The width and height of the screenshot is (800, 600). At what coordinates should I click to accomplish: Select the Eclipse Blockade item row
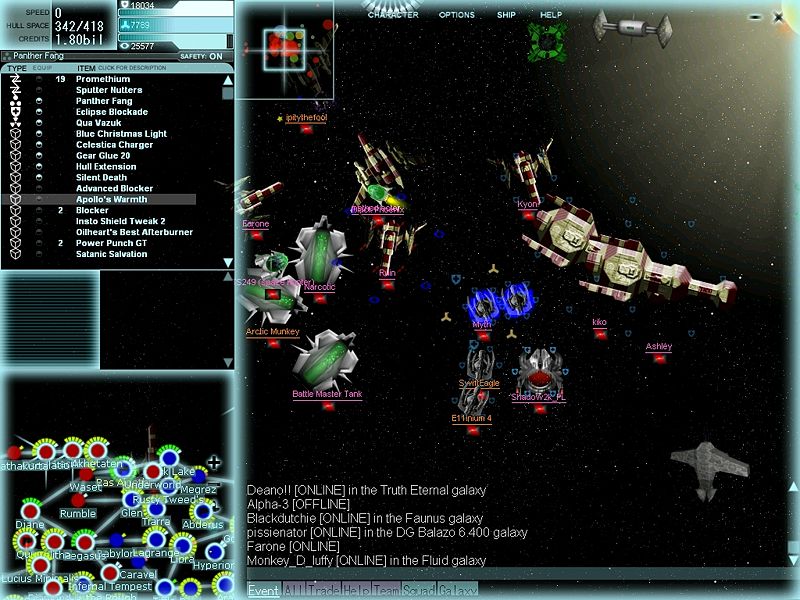[111, 112]
